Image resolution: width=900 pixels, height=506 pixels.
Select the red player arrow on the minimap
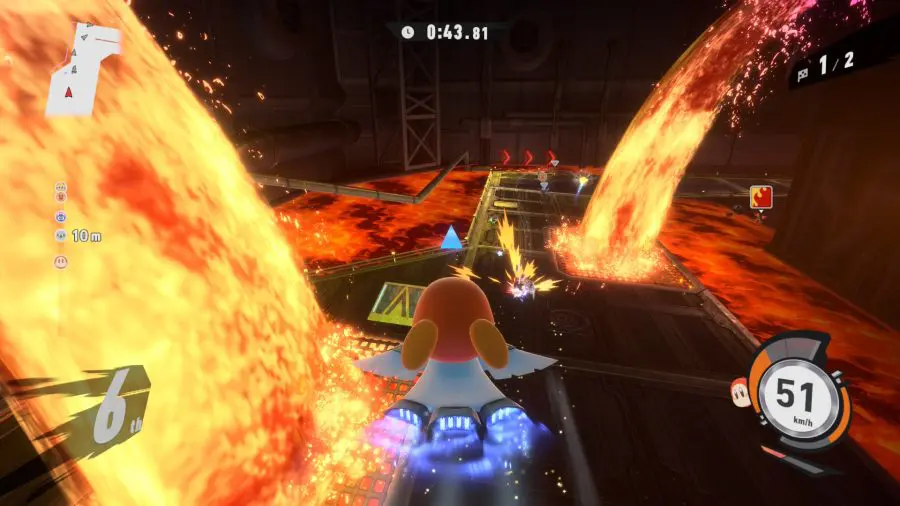[69, 92]
